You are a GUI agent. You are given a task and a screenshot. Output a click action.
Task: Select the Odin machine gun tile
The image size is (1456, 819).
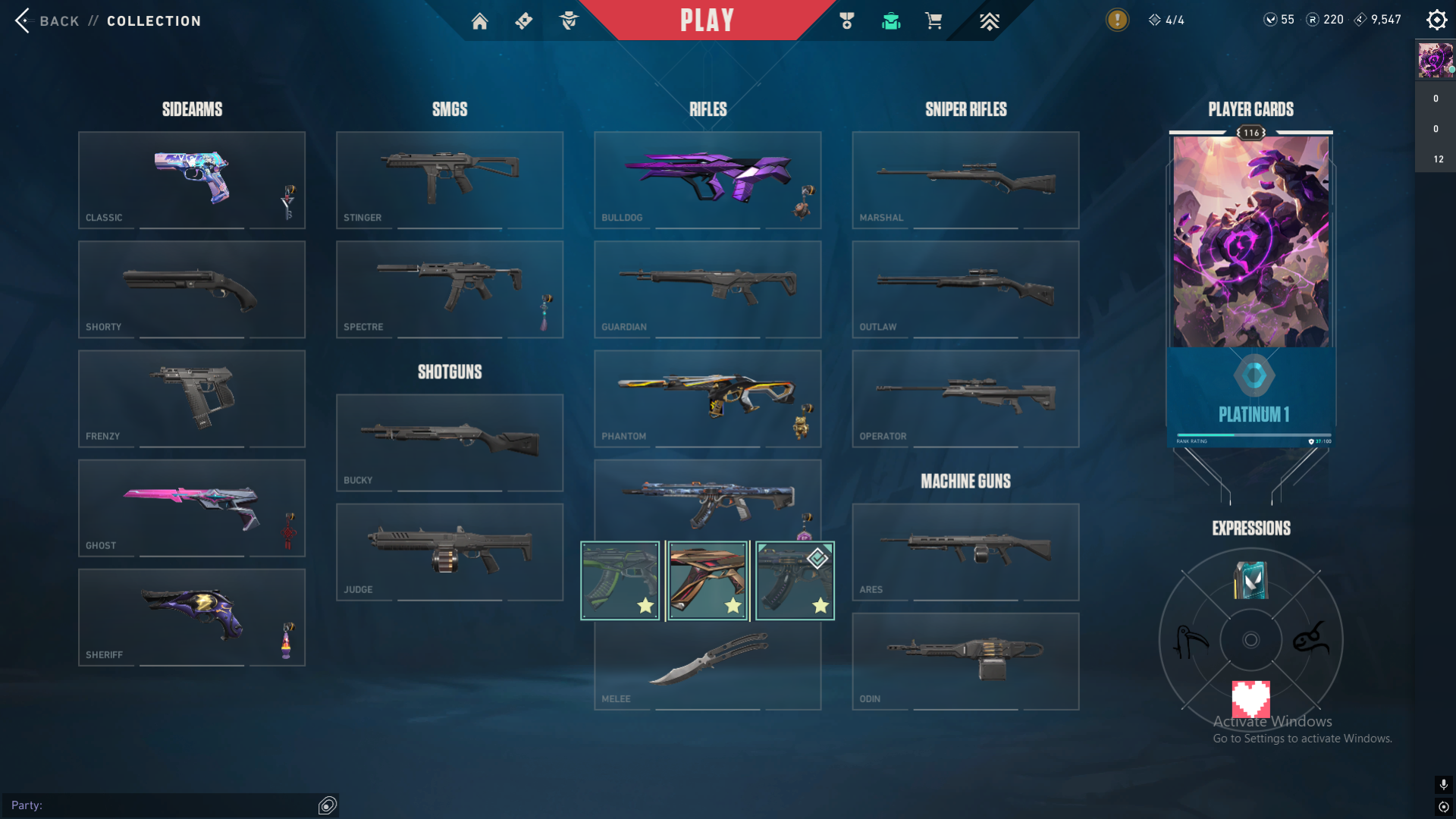click(x=965, y=661)
